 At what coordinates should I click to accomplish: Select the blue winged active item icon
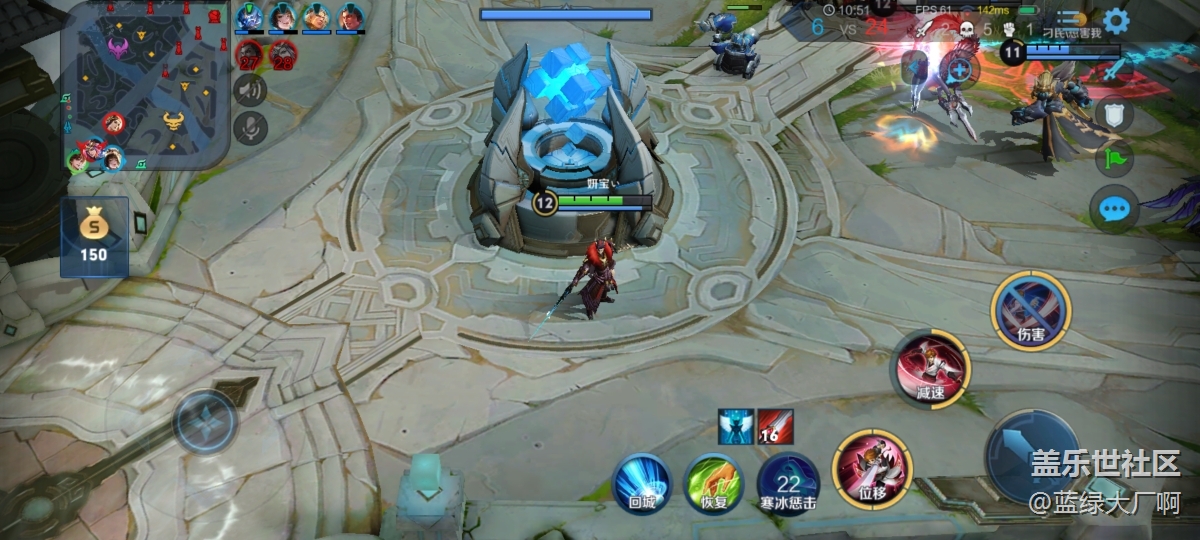click(735, 427)
